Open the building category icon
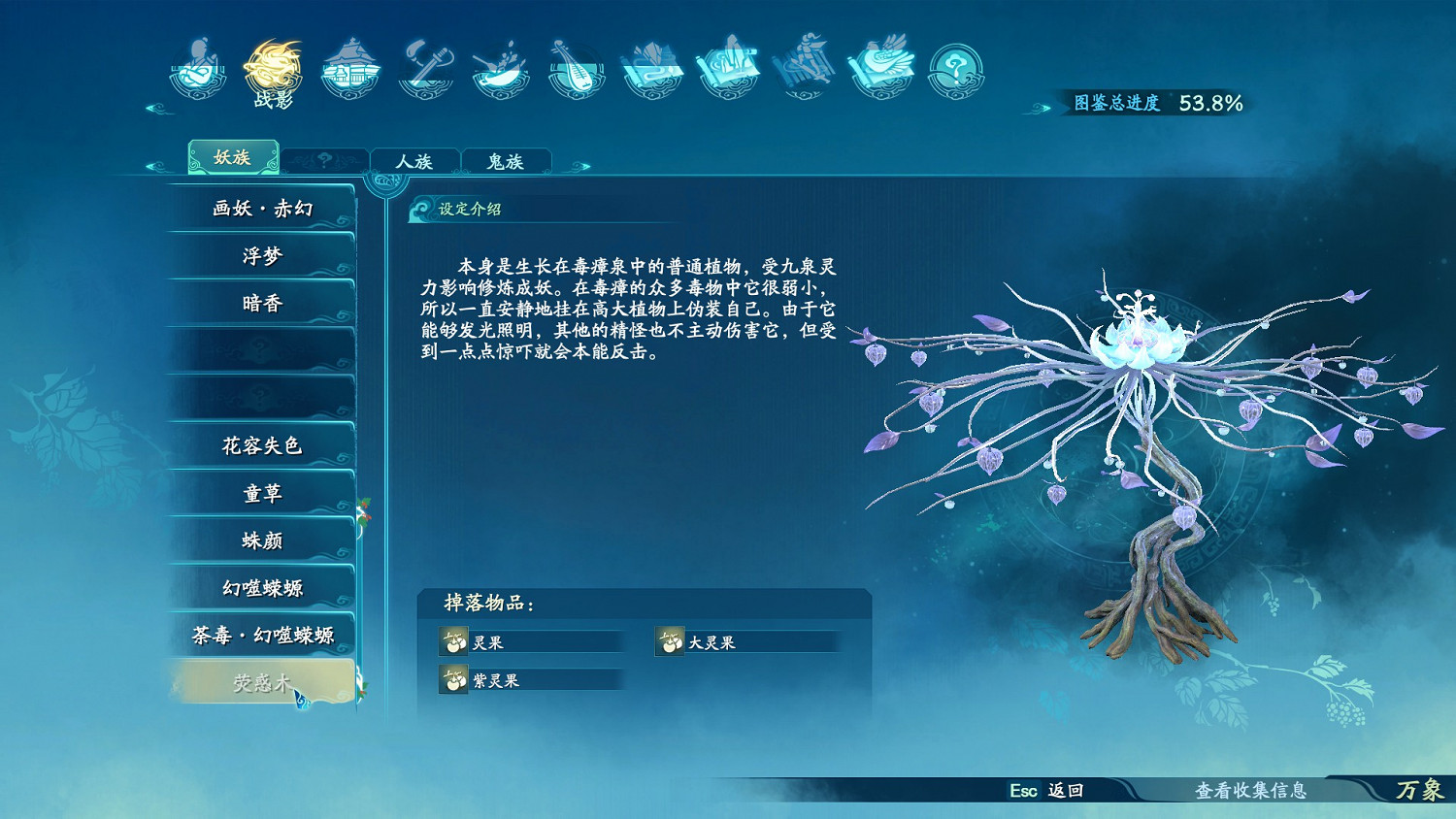 [351, 68]
